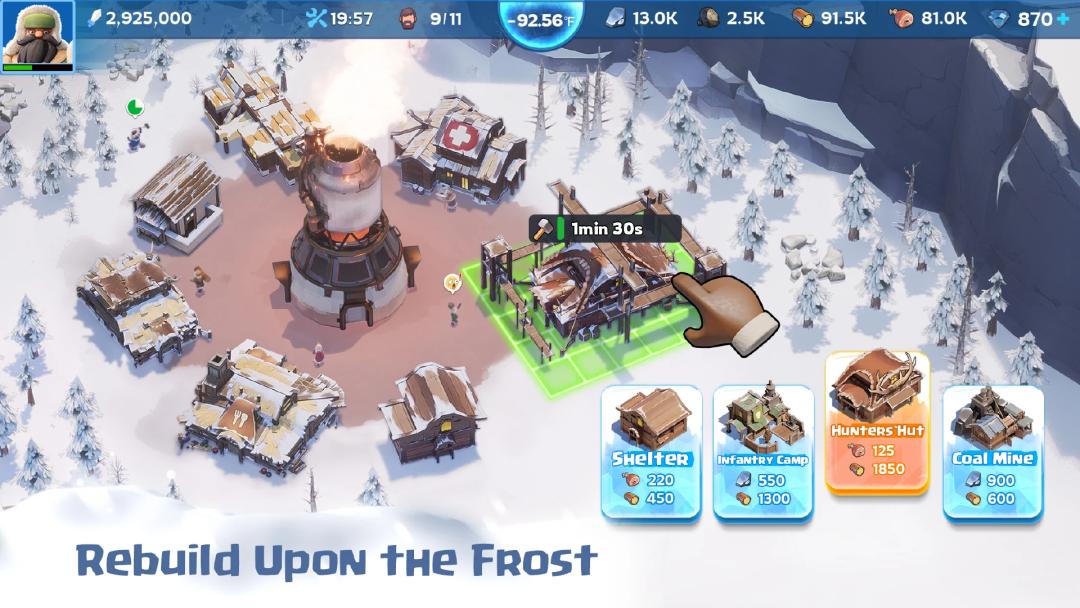
Task: Select the Coal Mine building card
Action: [992, 450]
